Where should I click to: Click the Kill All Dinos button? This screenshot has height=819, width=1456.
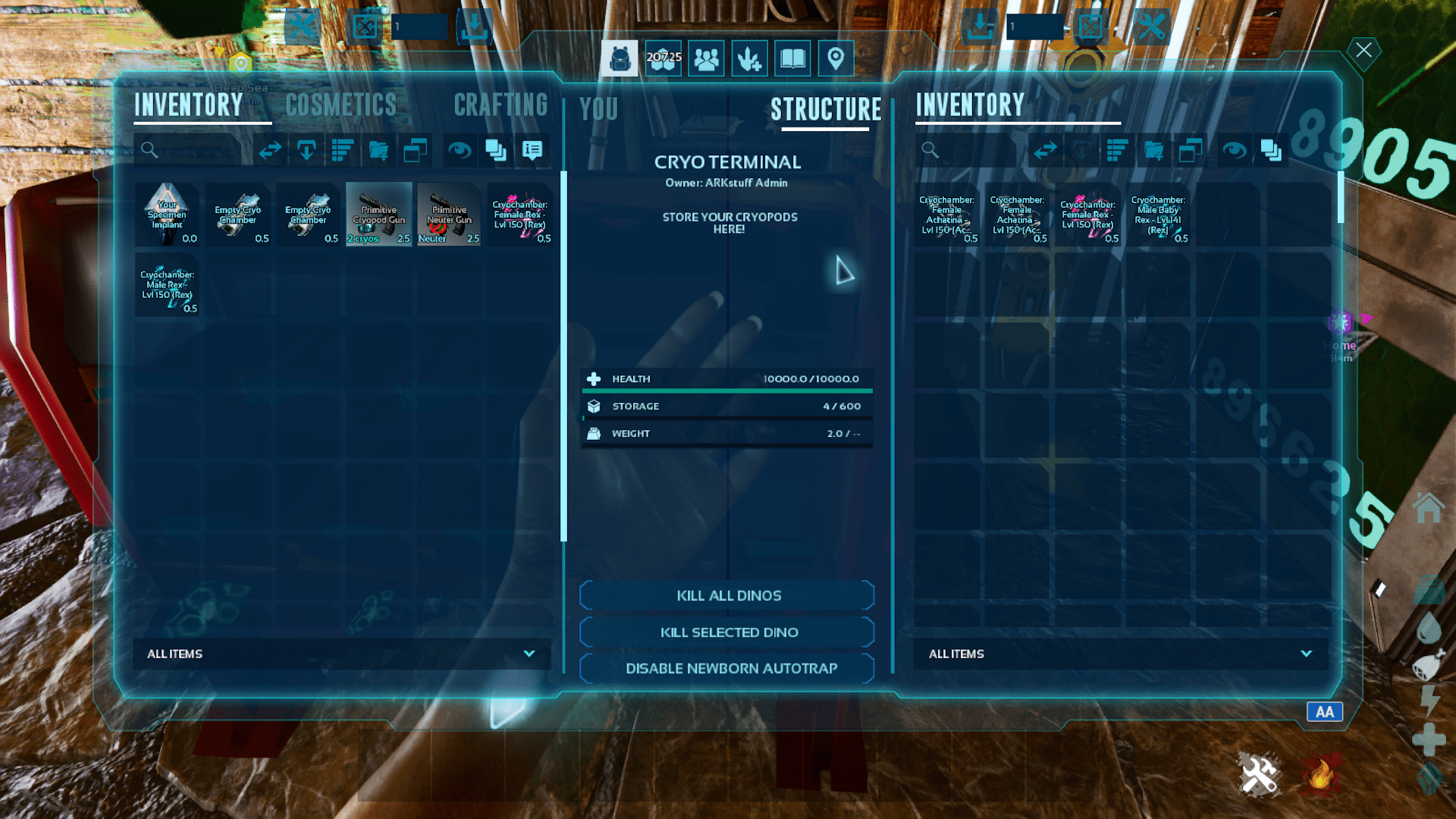(x=727, y=596)
